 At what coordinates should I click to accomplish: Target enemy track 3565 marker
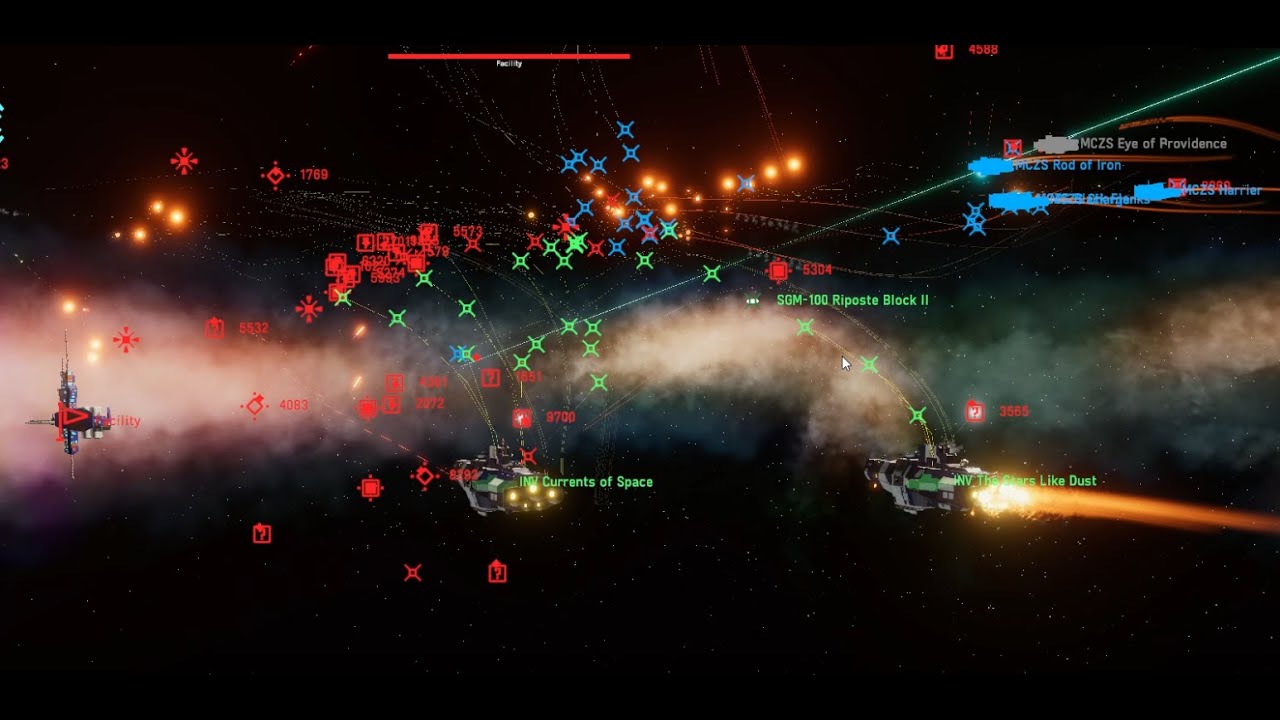click(975, 411)
